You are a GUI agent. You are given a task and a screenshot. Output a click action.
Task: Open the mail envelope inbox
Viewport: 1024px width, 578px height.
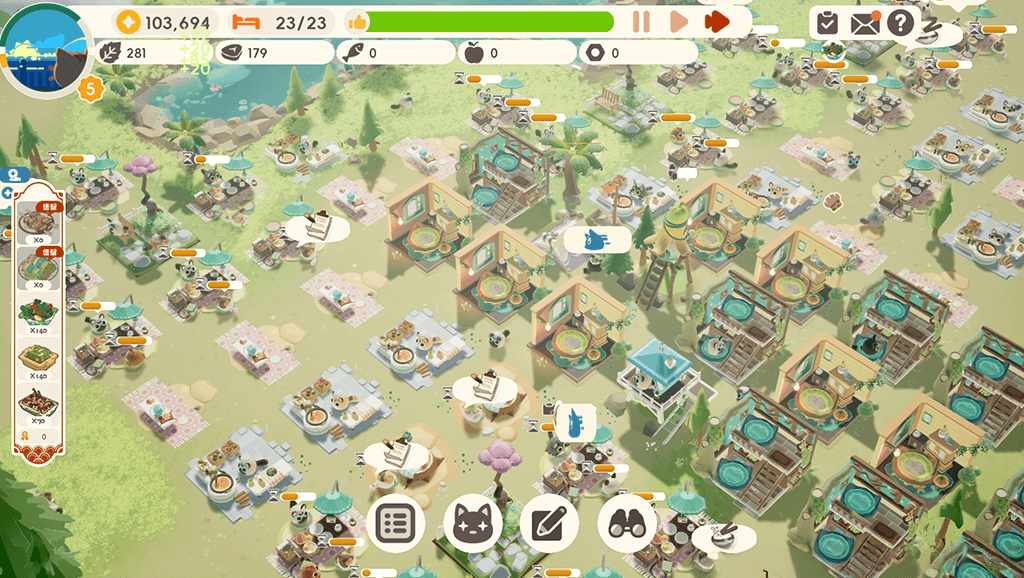point(864,22)
